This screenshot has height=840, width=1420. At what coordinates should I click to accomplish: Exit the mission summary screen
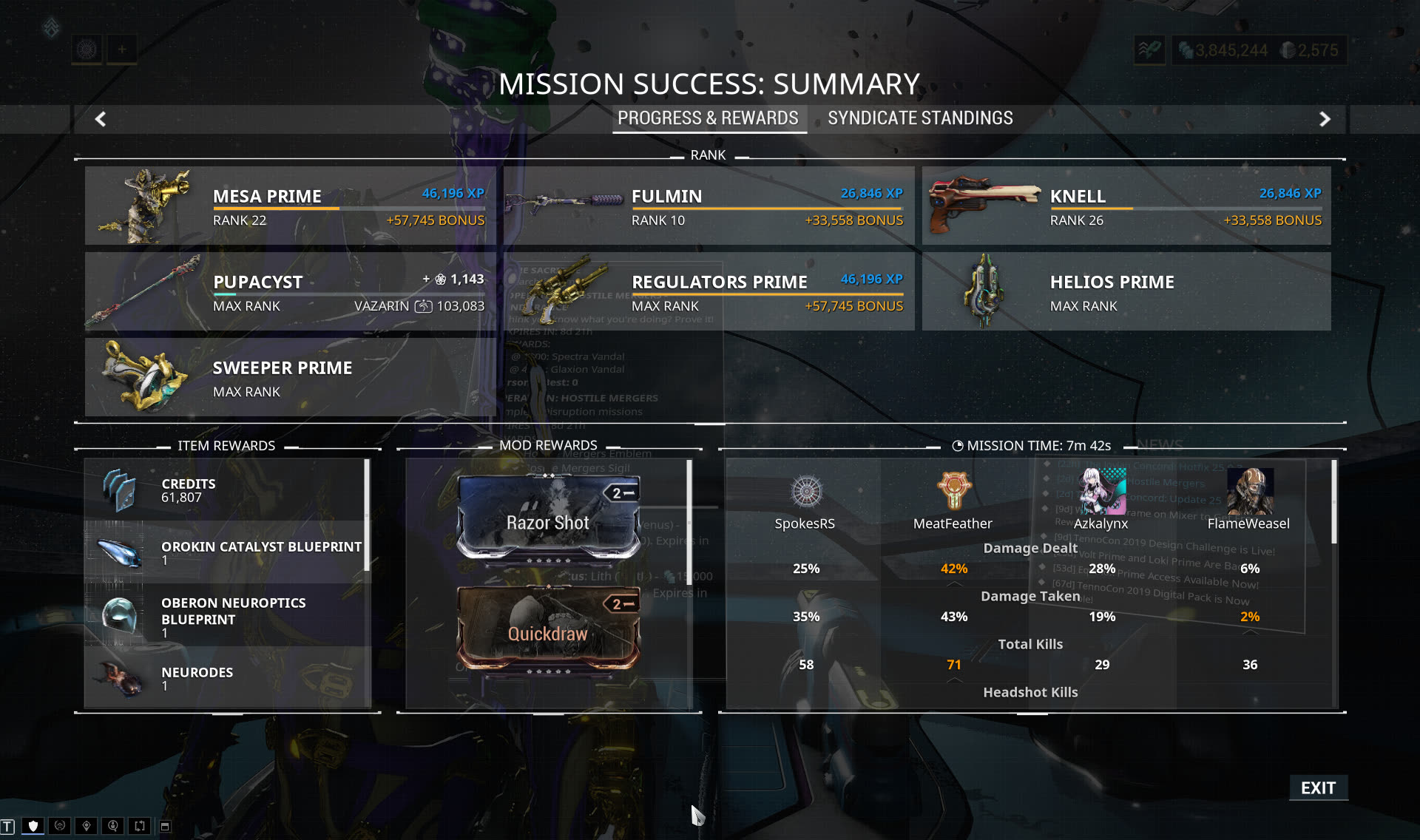tap(1318, 788)
